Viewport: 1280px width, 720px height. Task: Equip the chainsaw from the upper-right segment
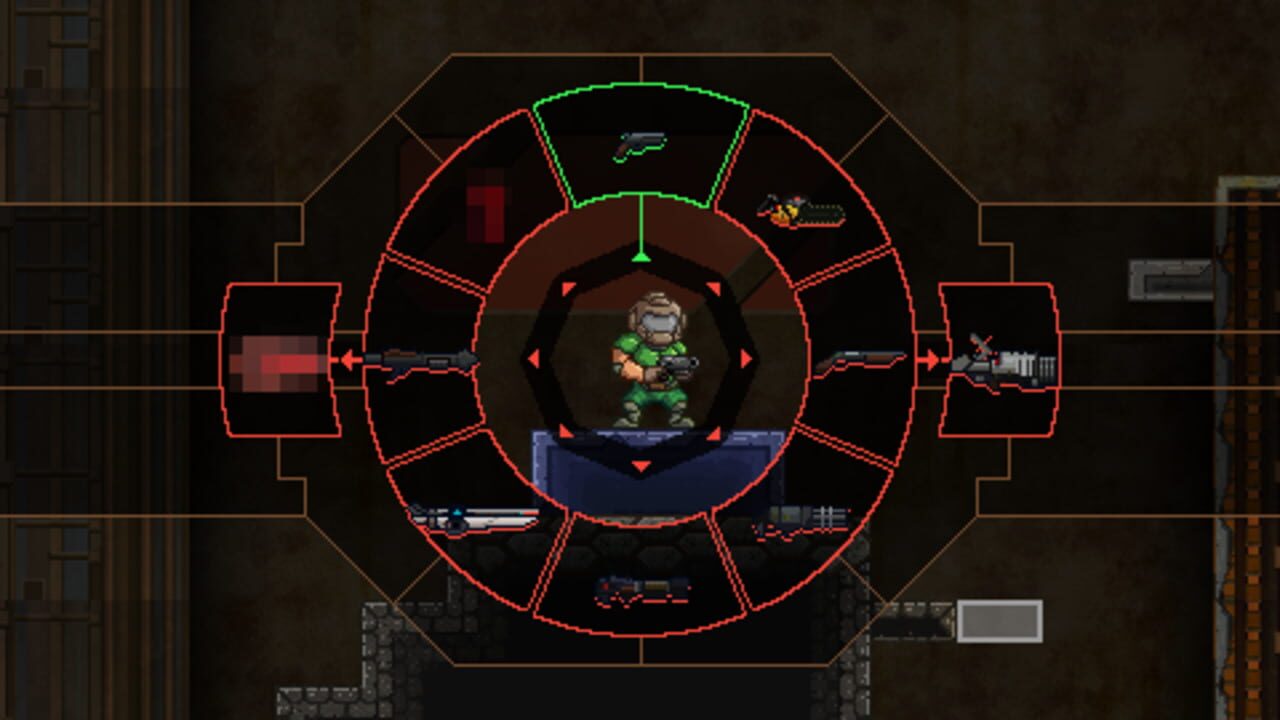798,207
